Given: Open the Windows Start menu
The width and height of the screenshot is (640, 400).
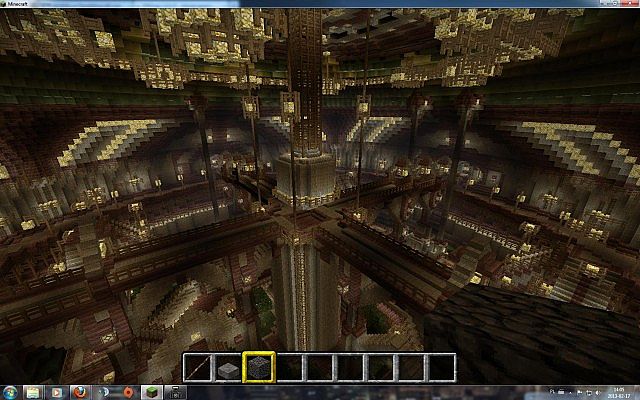Looking at the screenshot, I should (8, 392).
